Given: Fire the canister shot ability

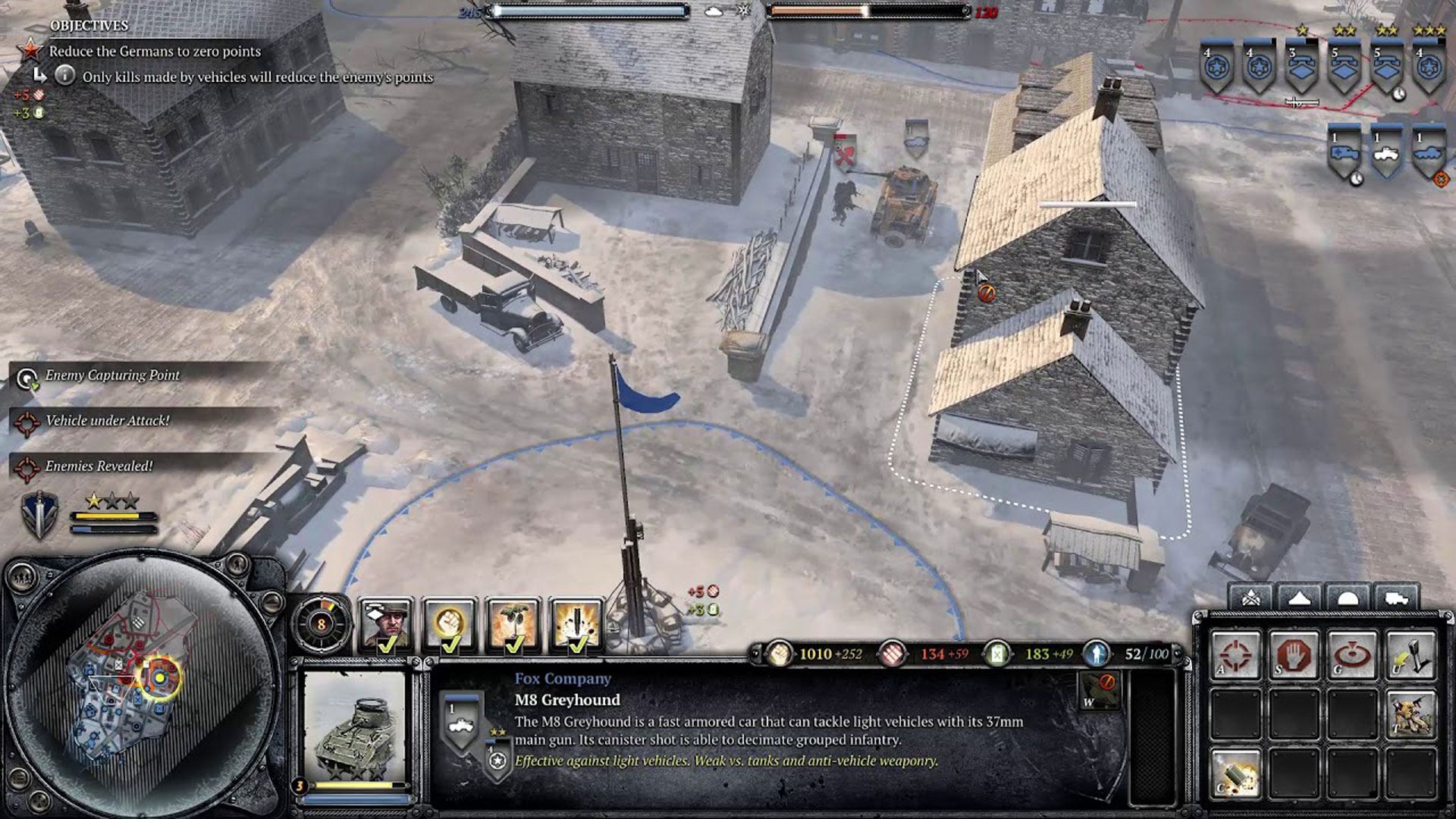Looking at the screenshot, I should (x=1235, y=773).
